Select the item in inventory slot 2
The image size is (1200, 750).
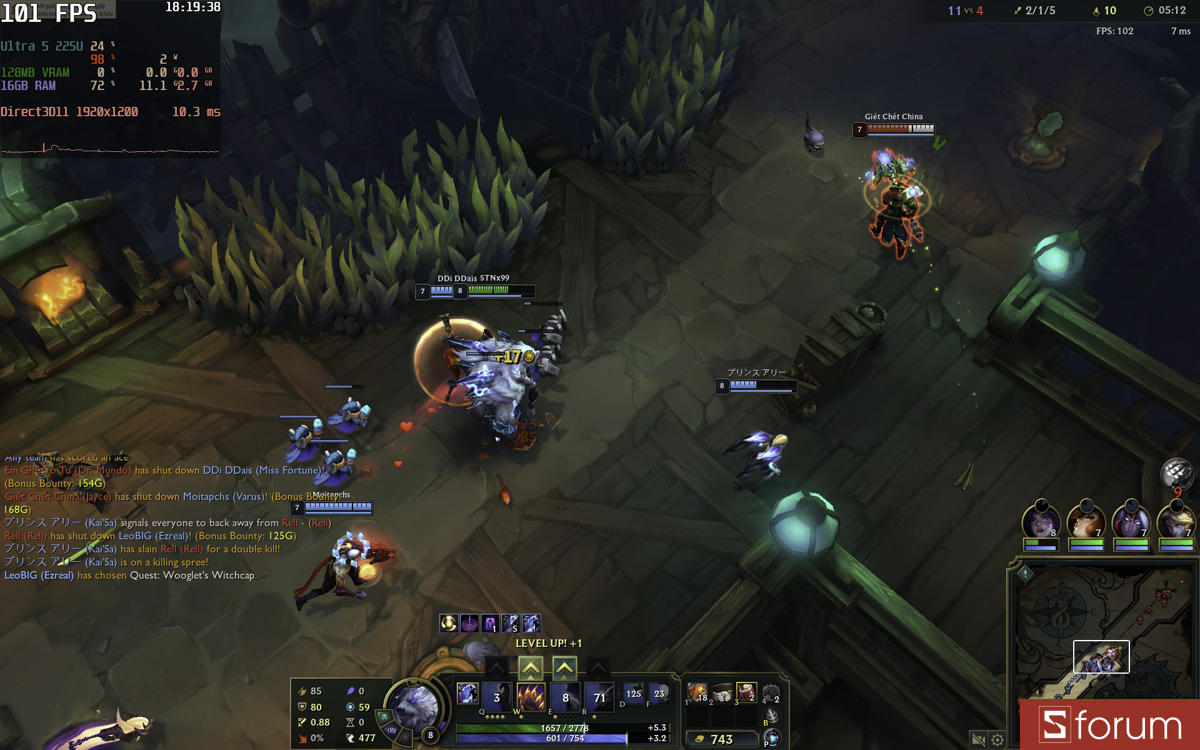click(722, 692)
